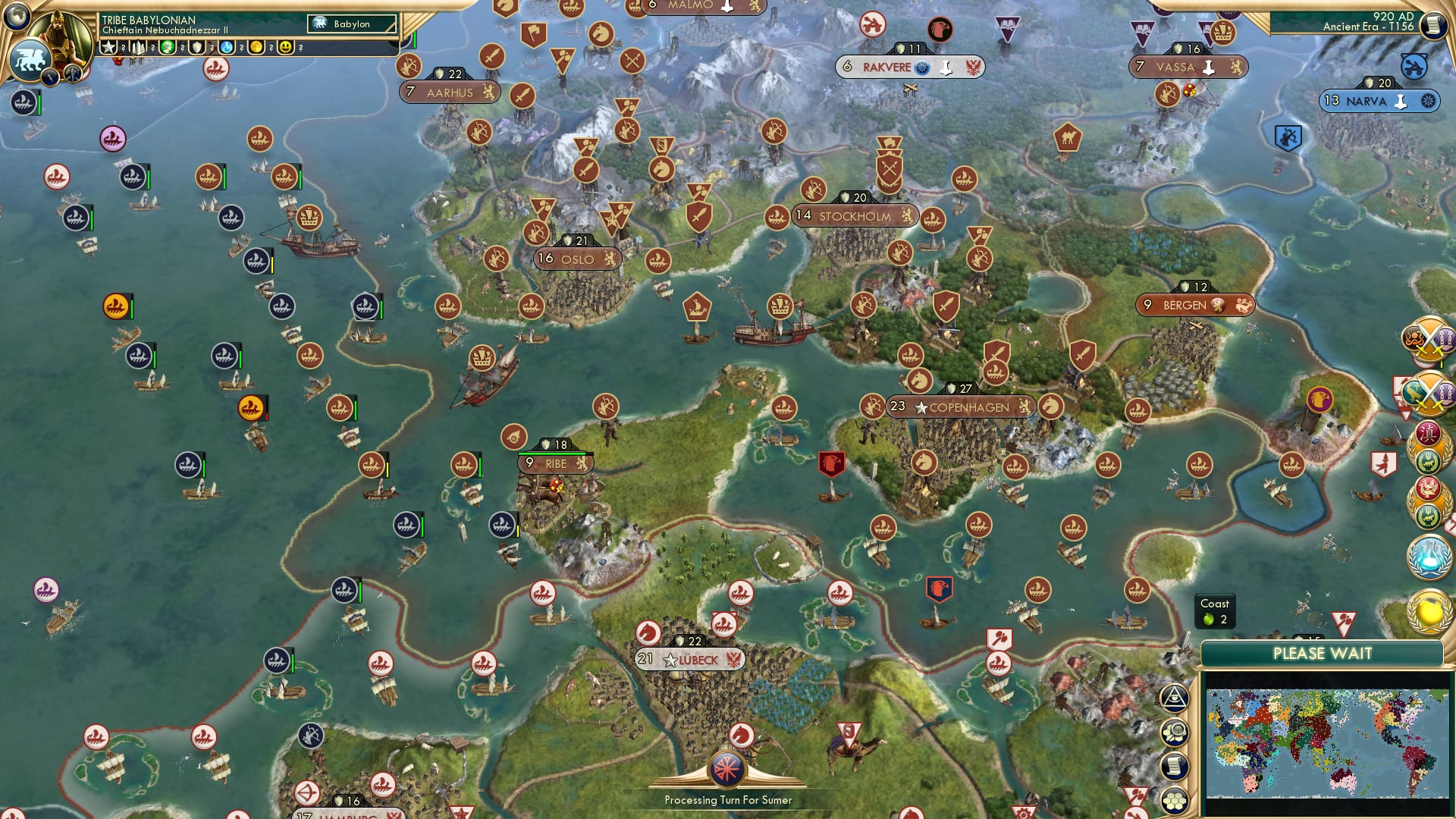
Task: Open the globe icon in top-left corner
Action: [15, 17]
